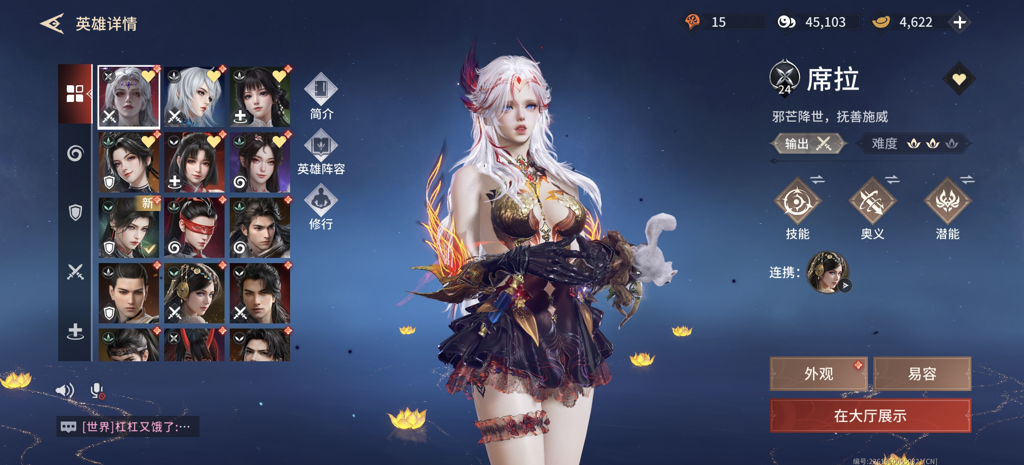Filter heroes by the shield class tab
Image resolution: width=1024 pixels, height=465 pixels.
point(75,212)
